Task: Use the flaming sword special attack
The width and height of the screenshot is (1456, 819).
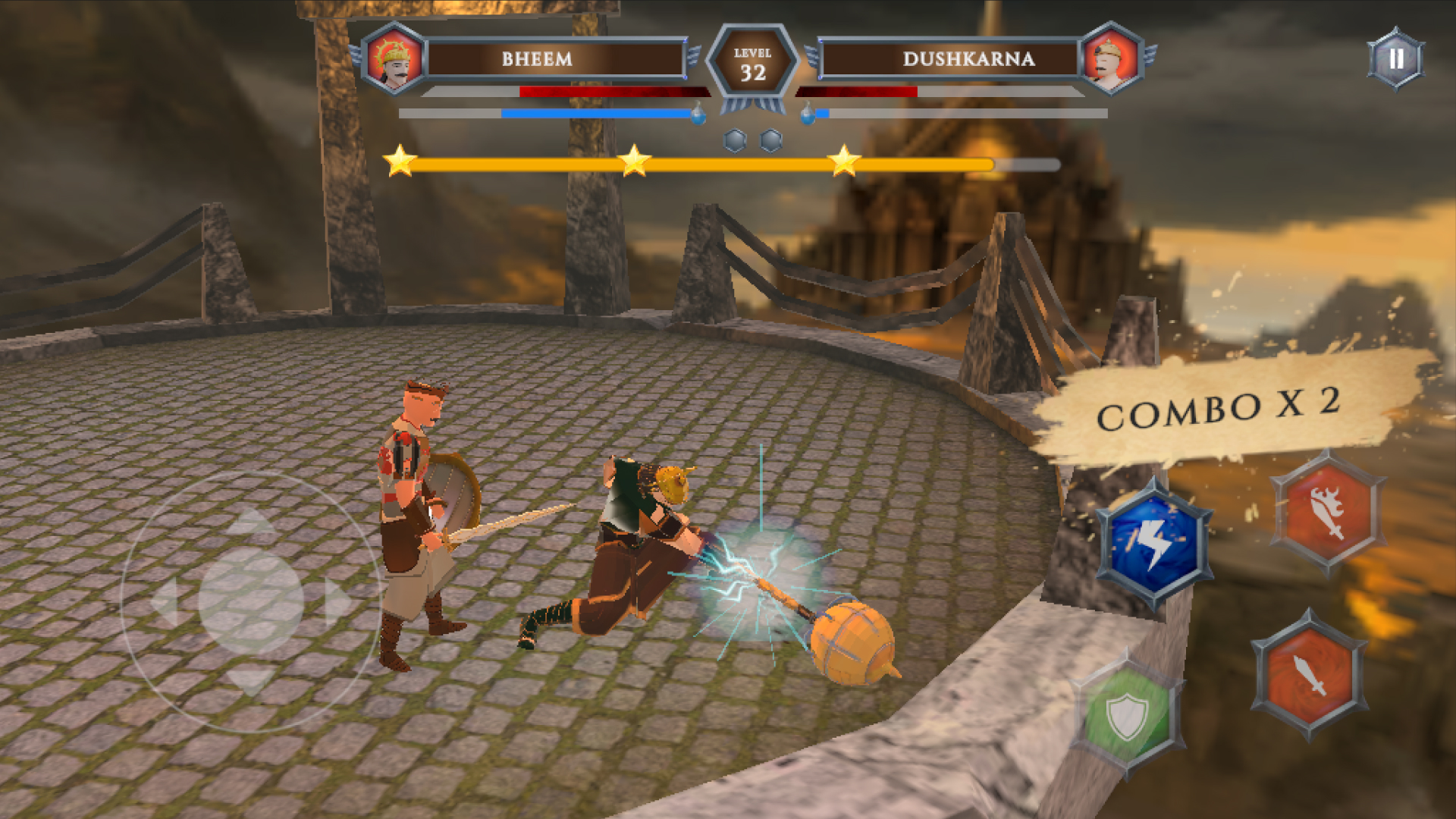Action: click(1328, 512)
